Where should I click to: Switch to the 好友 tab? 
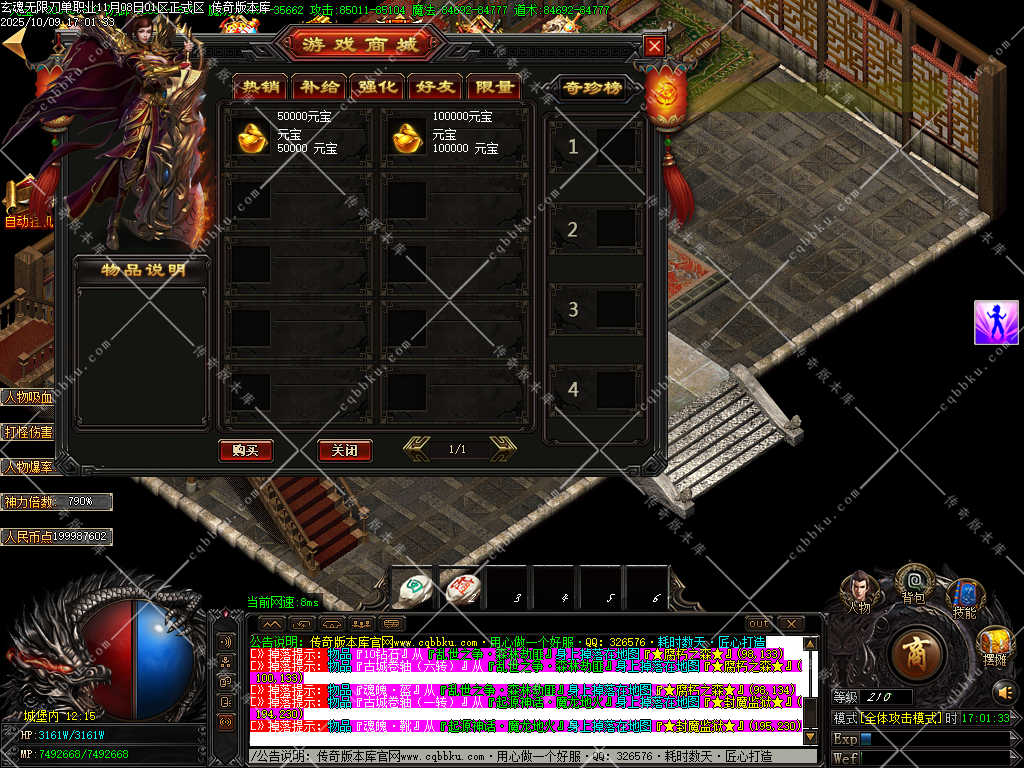(435, 87)
